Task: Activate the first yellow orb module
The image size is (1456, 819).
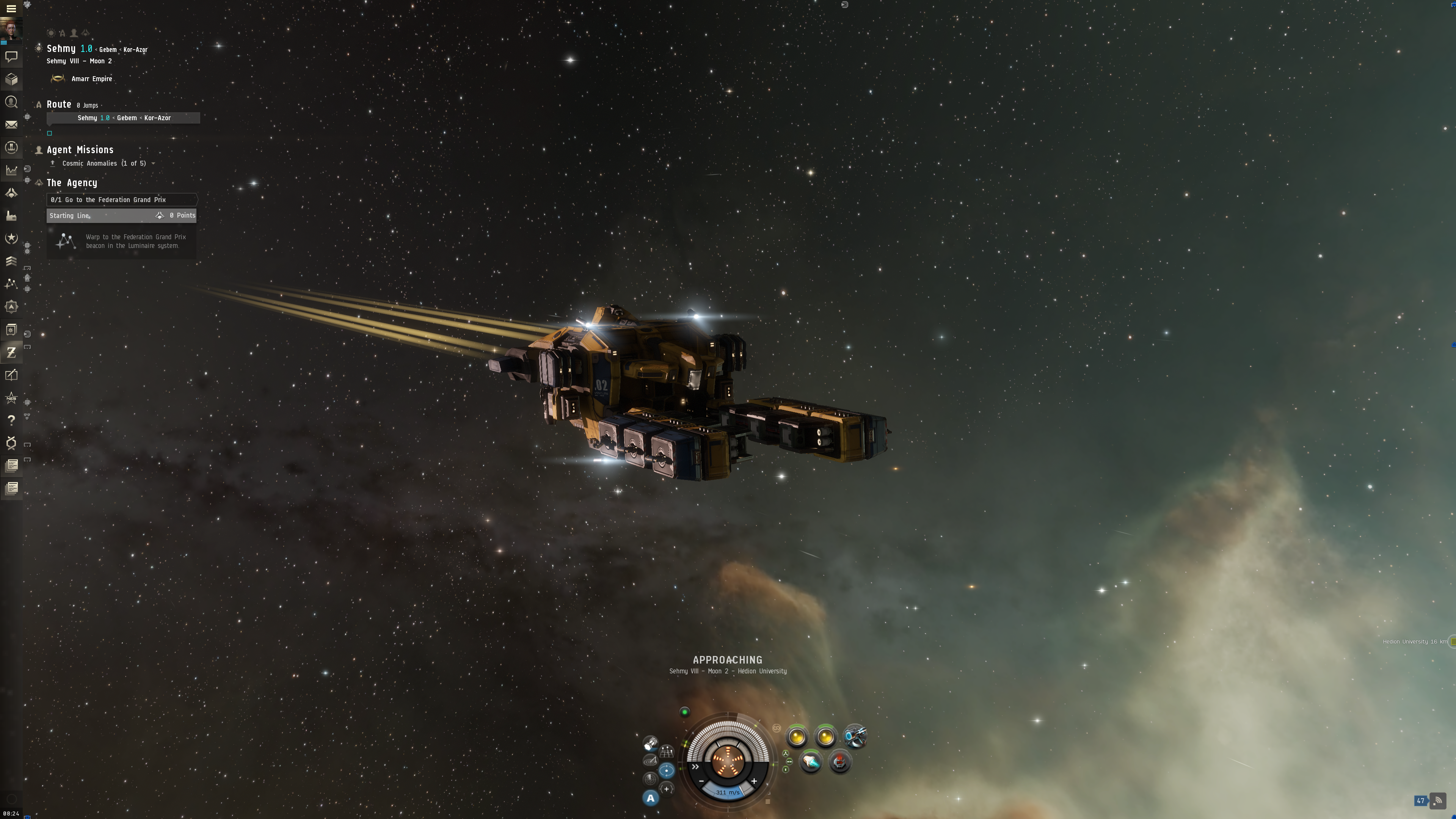Action: click(797, 737)
